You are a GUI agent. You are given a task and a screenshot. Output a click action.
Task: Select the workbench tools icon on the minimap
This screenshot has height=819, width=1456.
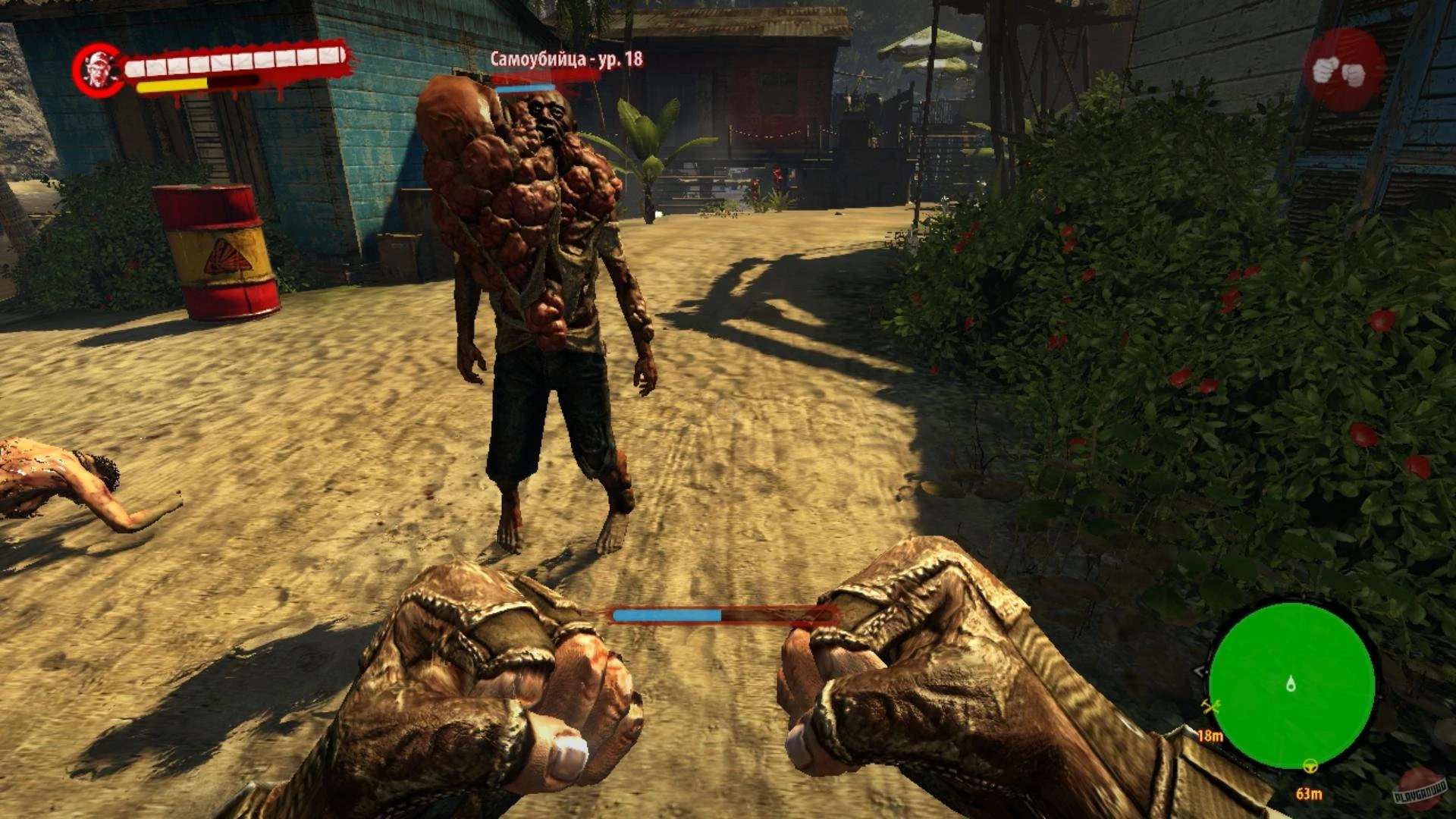click(1210, 706)
